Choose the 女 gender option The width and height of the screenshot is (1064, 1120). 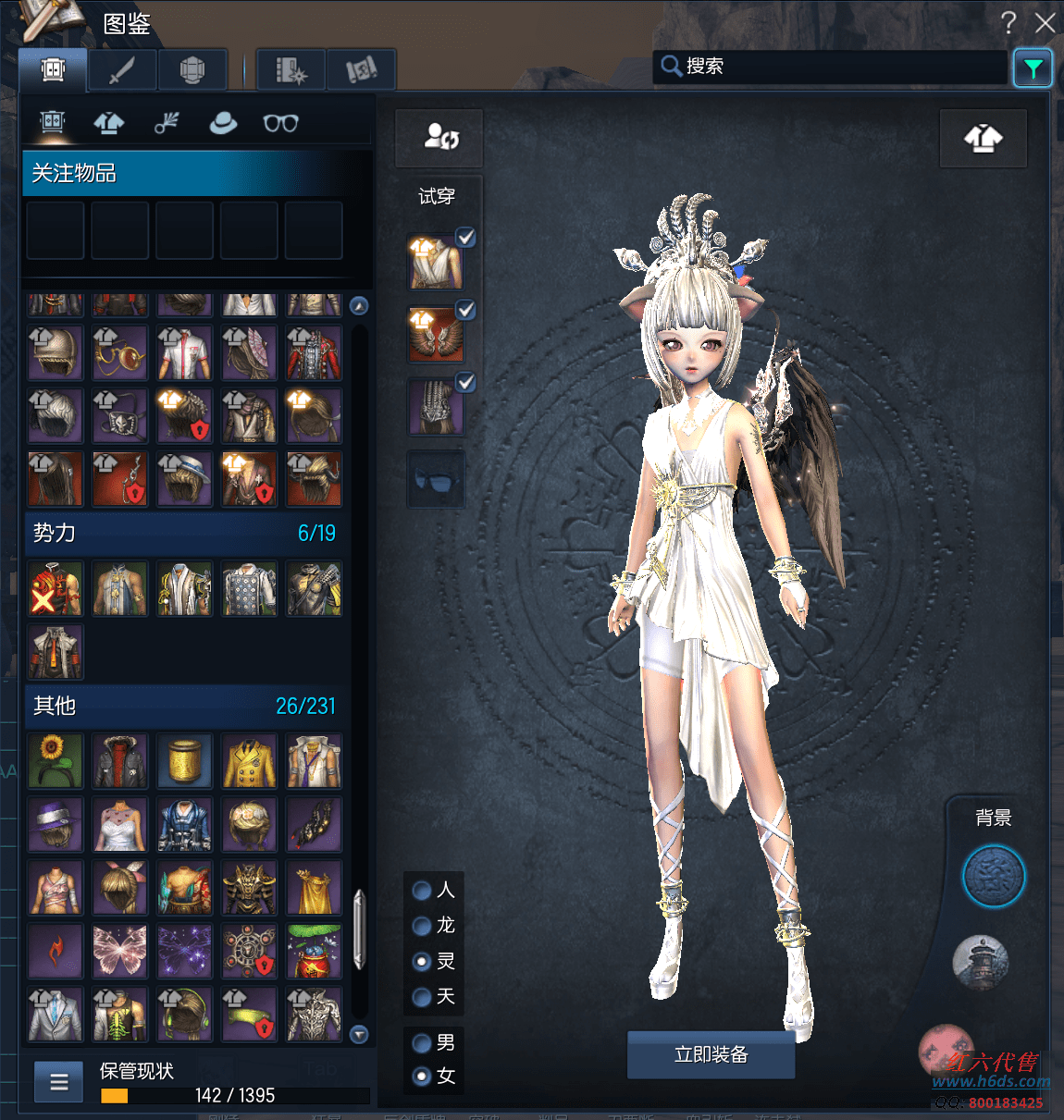[422, 1077]
